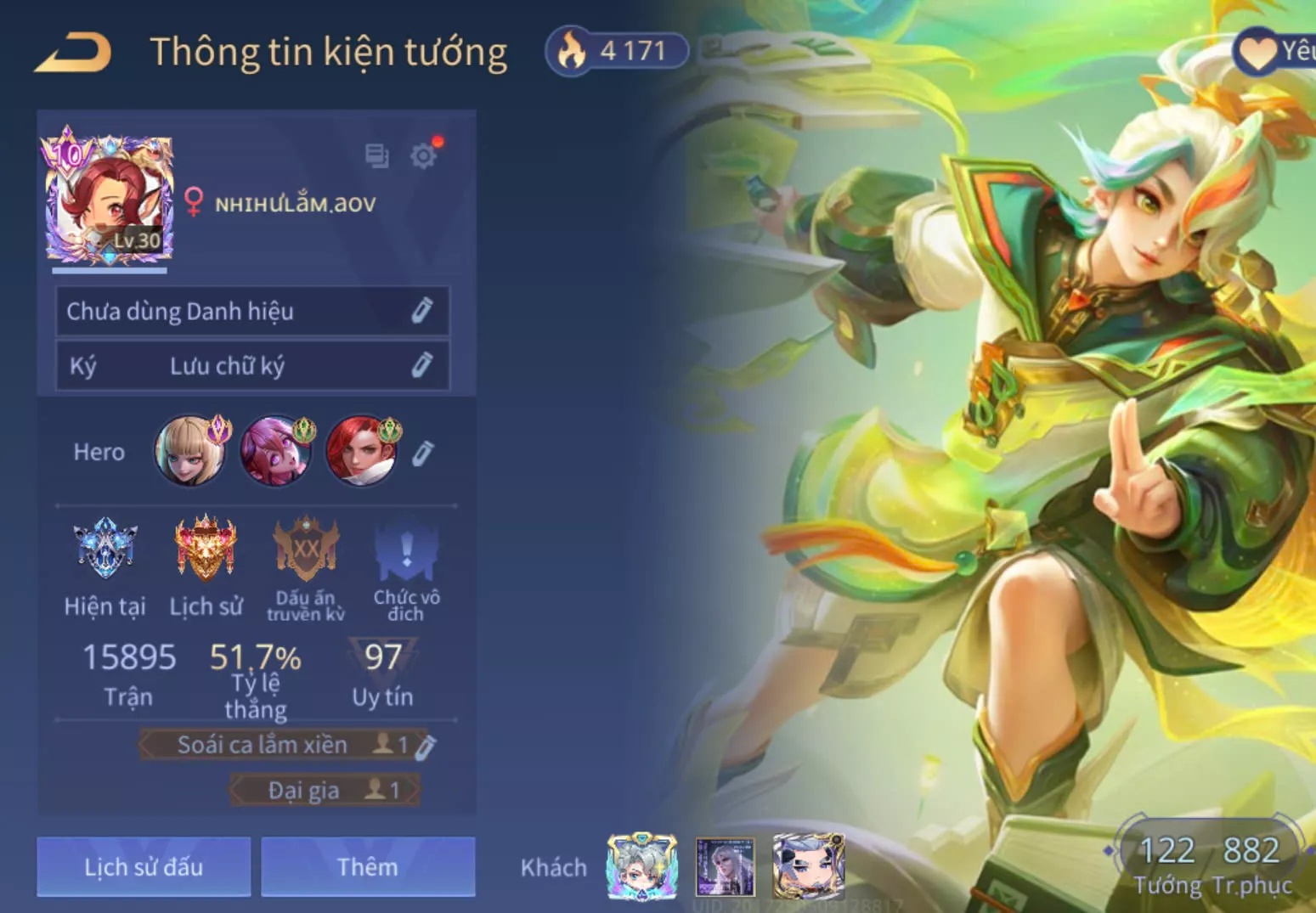Viewport: 1316px width, 913px height.
Task: Click the Thêm button
Action: pos(367,866)
